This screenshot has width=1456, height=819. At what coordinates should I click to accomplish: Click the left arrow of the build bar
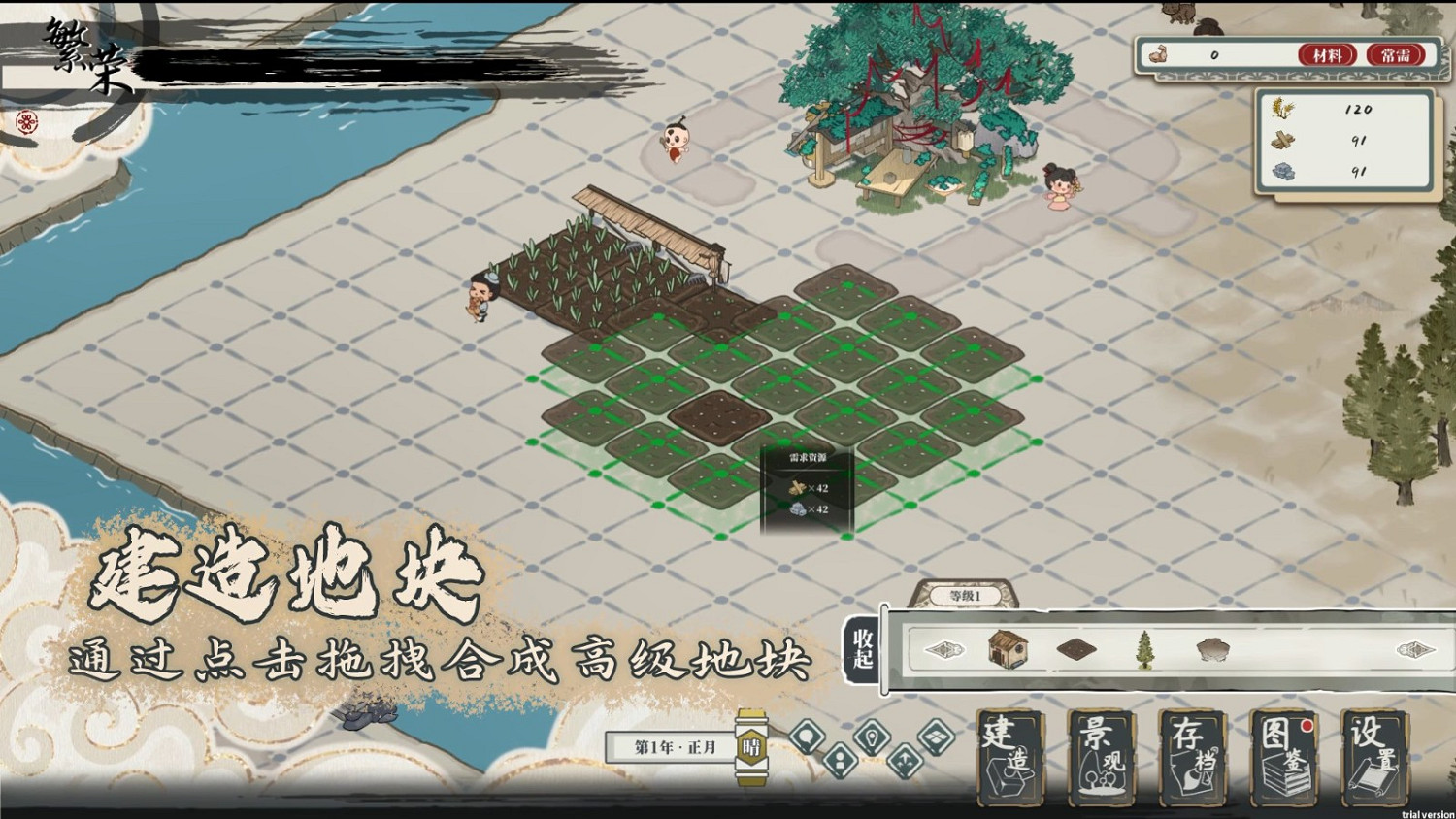pyautogui.click(x=946, y=649)
